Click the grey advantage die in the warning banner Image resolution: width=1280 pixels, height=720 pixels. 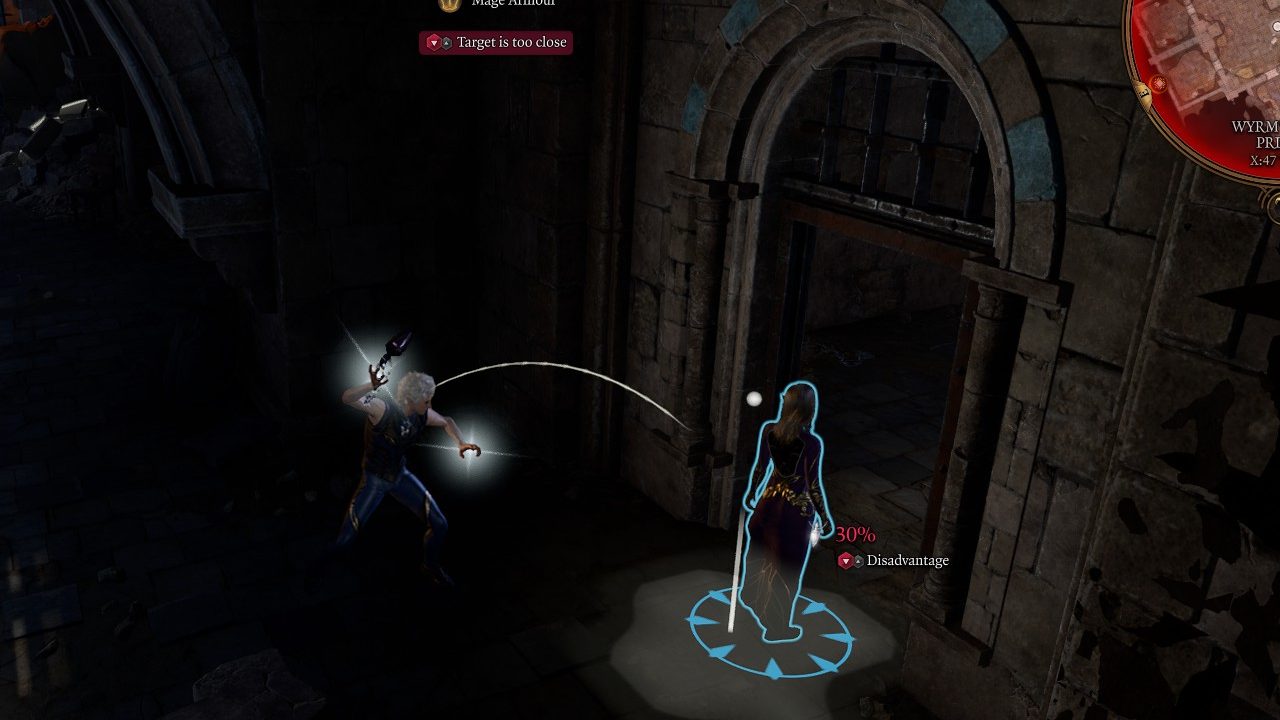coord(446,42)
